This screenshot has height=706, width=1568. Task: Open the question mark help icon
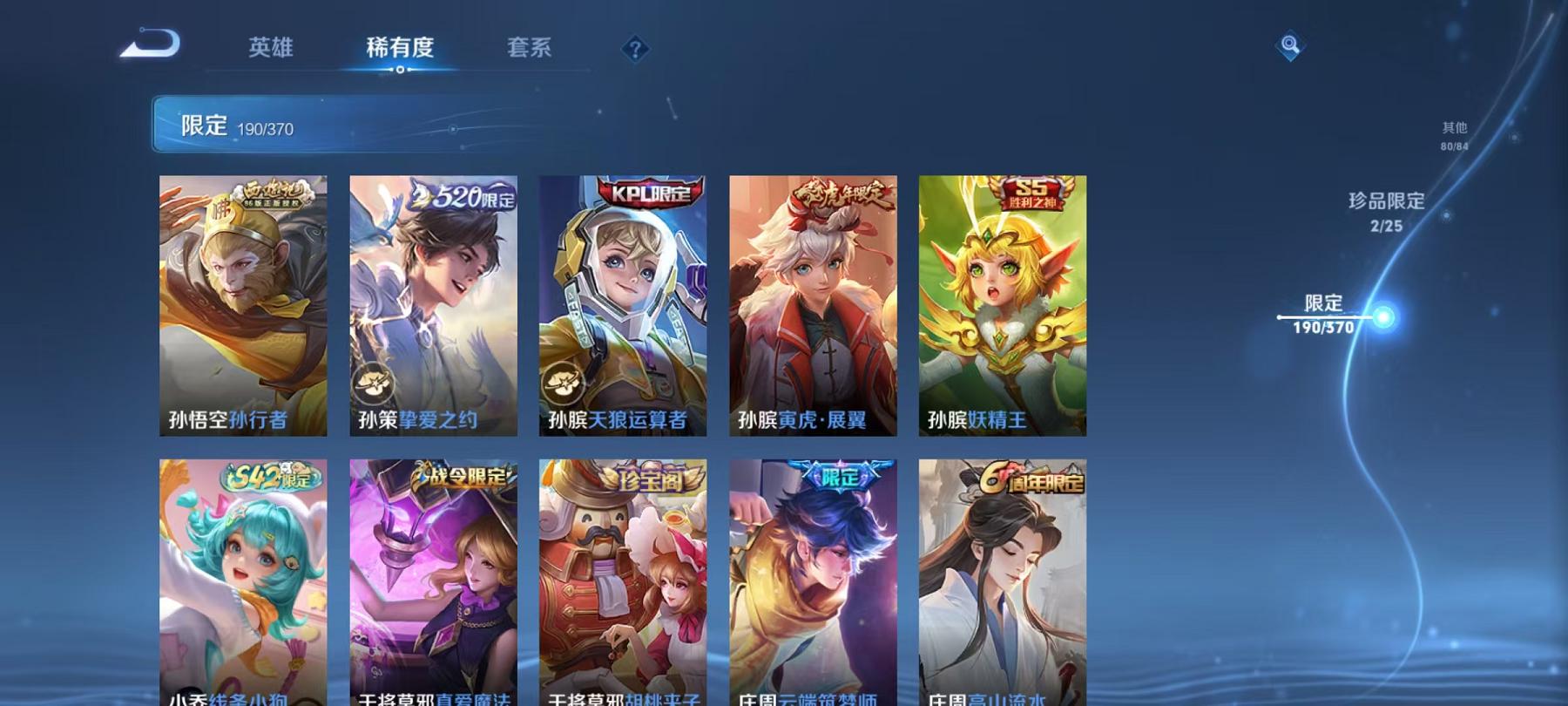point(634,49)
